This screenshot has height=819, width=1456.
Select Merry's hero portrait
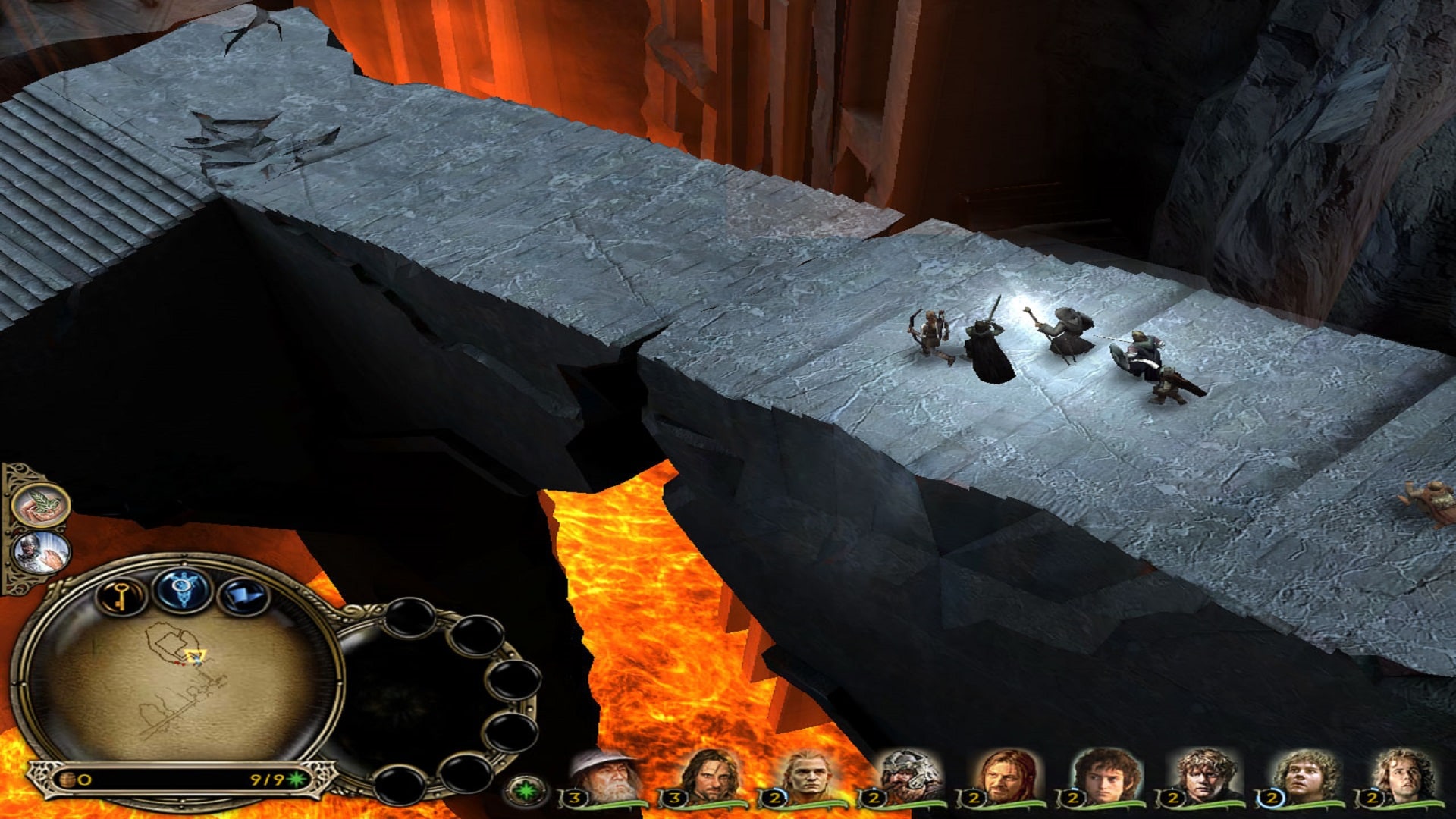pos(1304,777)
